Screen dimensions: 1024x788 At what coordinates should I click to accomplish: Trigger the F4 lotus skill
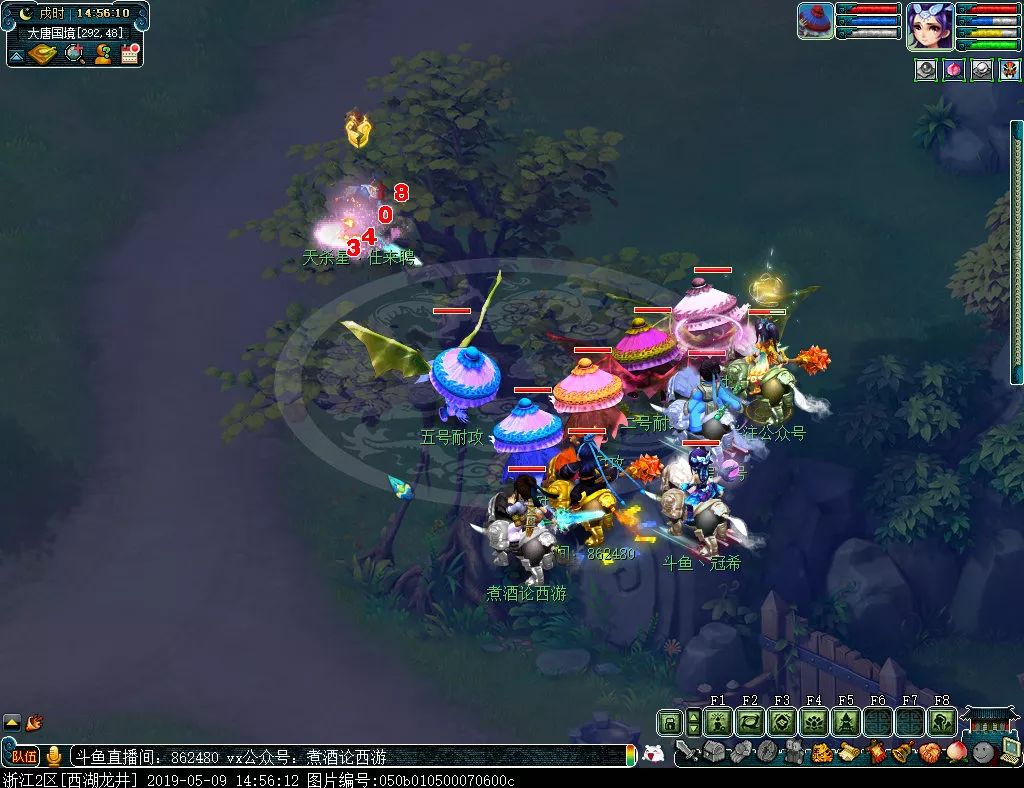(x=814, y=722)
